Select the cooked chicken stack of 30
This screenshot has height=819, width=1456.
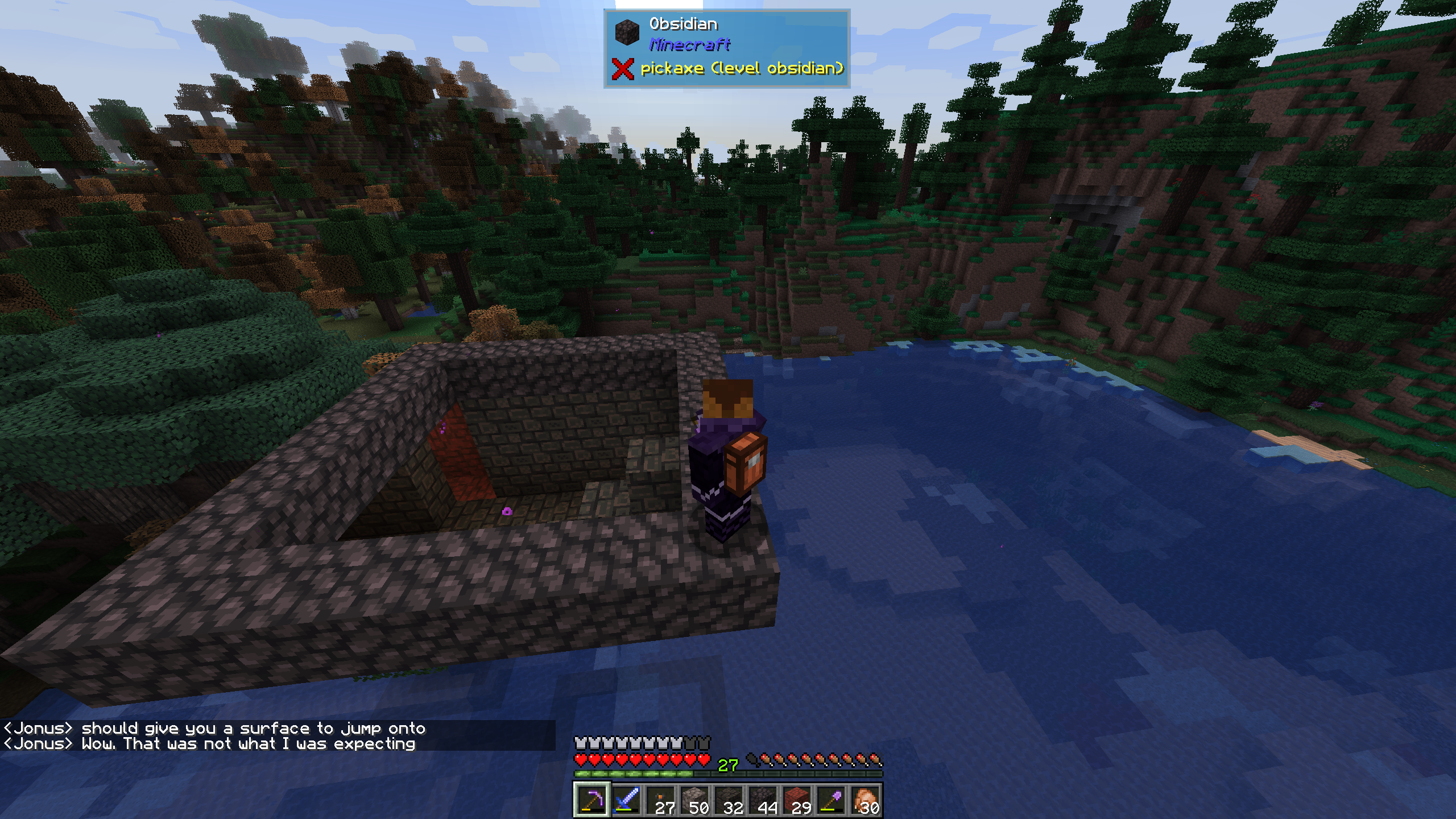[x=865, y=800]
